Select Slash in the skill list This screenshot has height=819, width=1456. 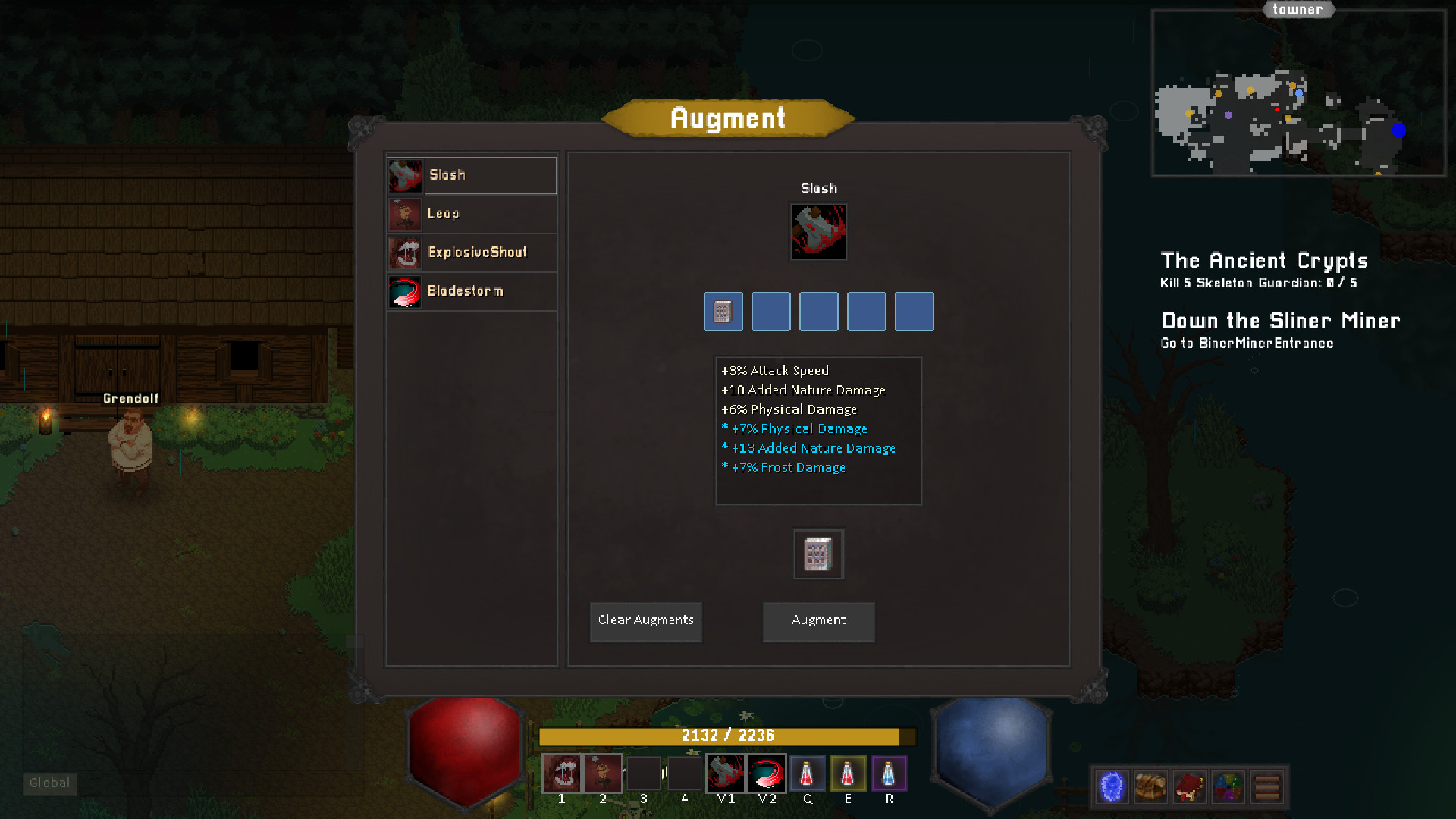pyautogui.click(x=472, y=175)
